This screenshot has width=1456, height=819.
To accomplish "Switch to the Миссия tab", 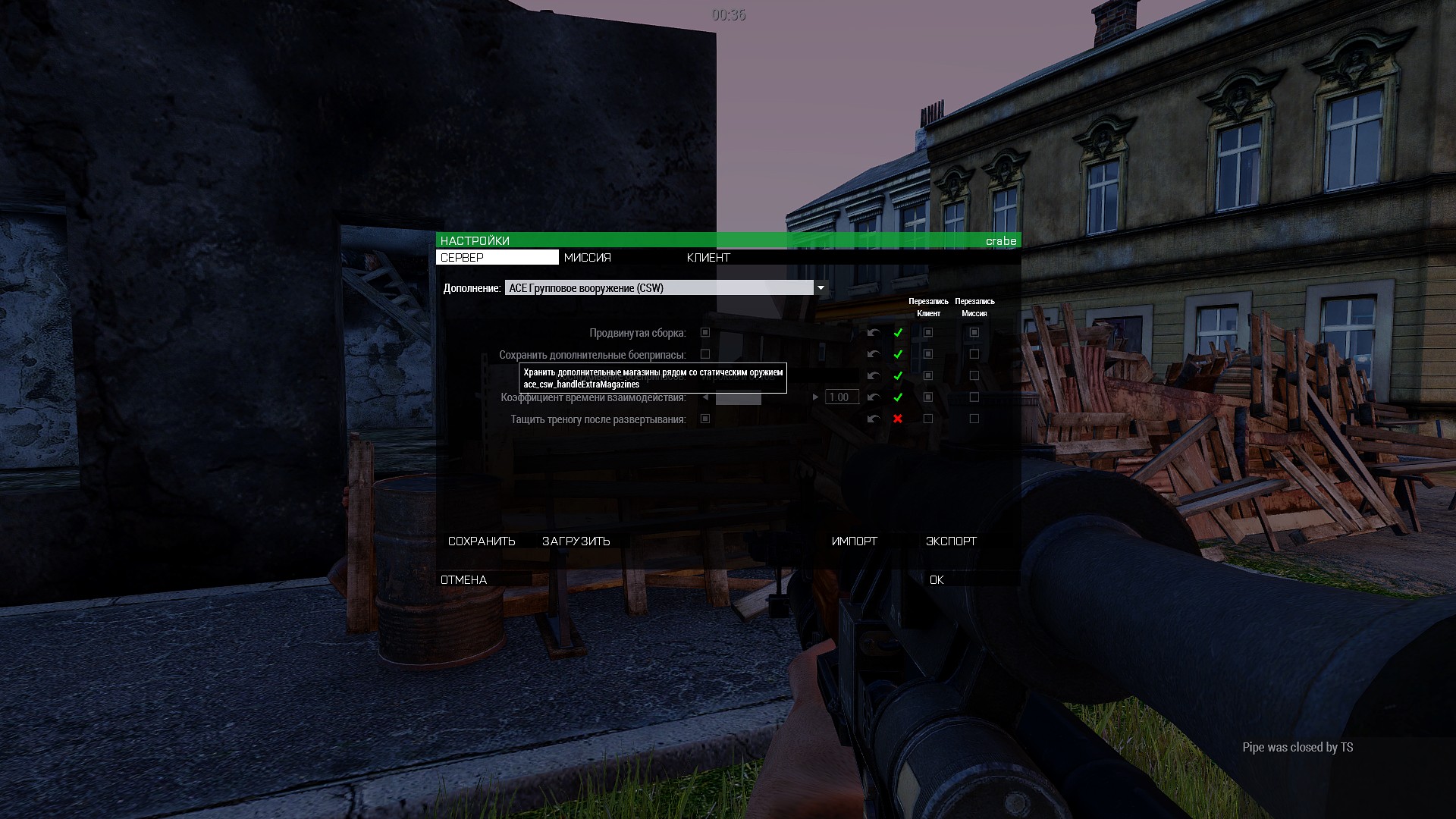I will [588, 258].
